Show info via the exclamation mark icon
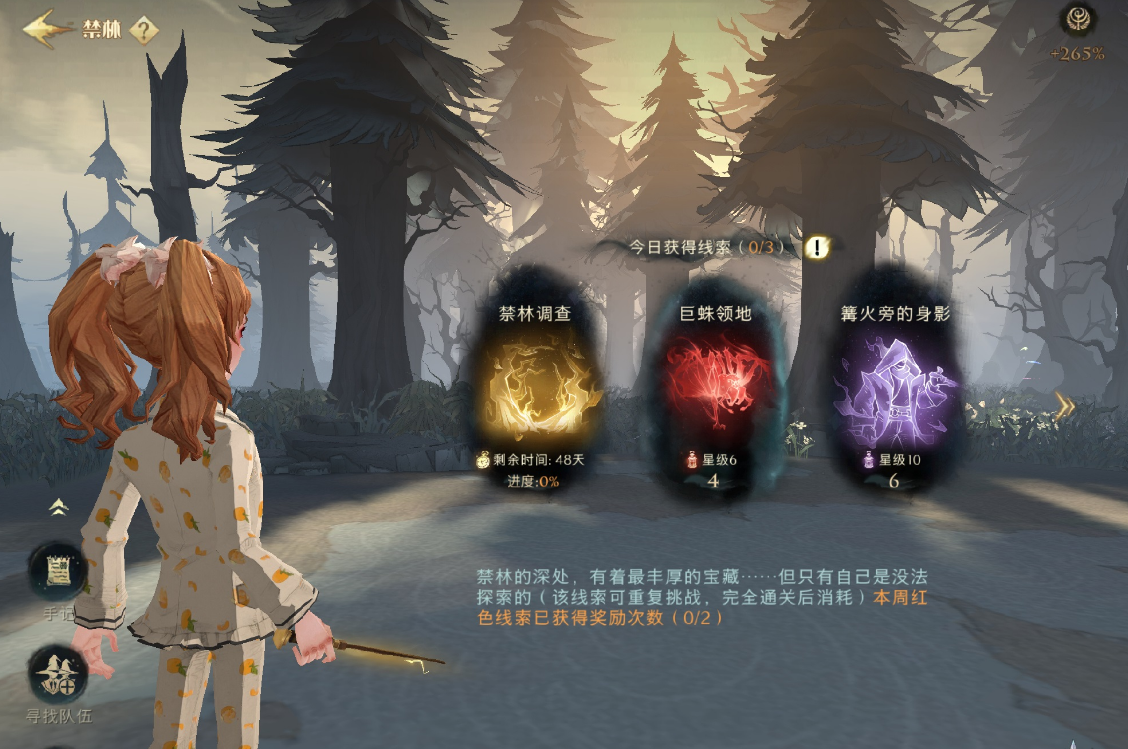 [x=817, y=247]
